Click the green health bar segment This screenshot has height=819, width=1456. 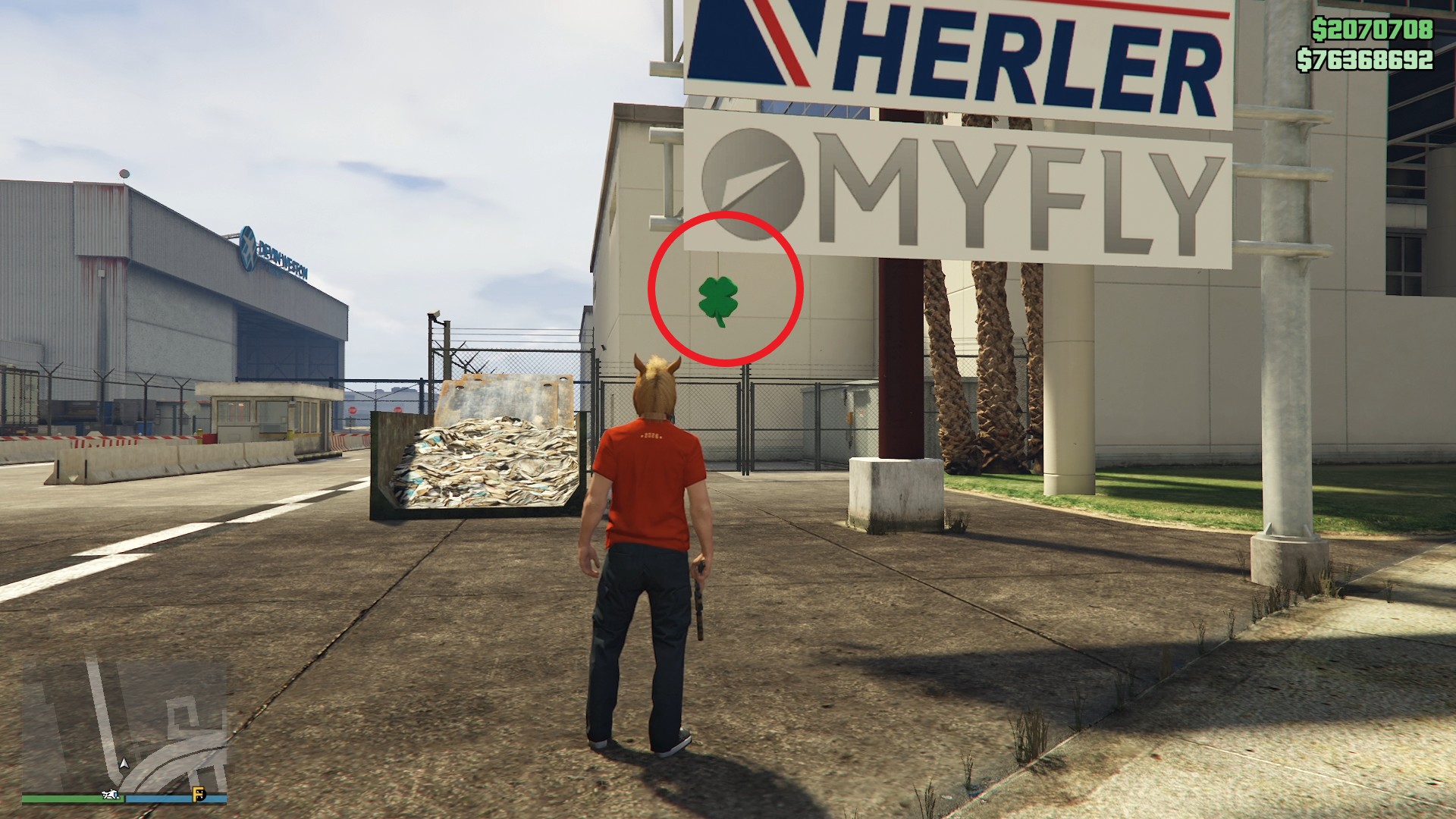[x=61, y=799]
